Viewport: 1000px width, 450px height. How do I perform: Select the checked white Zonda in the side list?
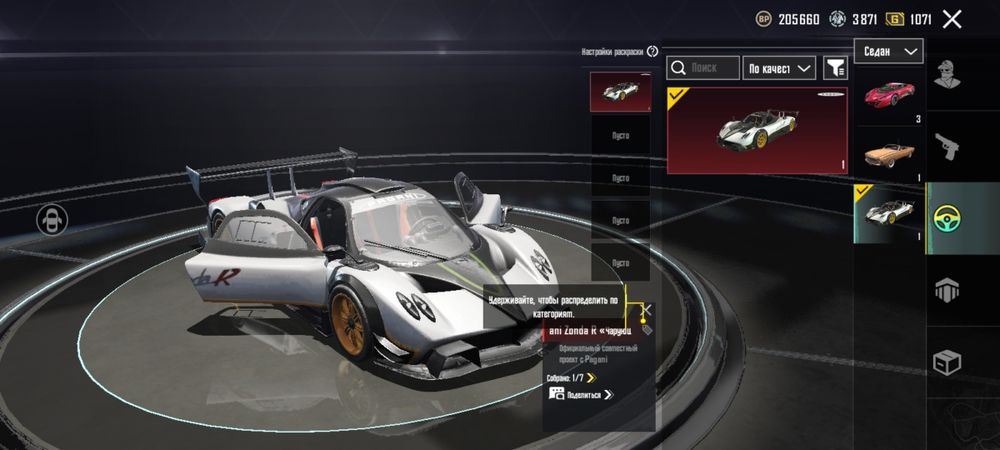889,213
